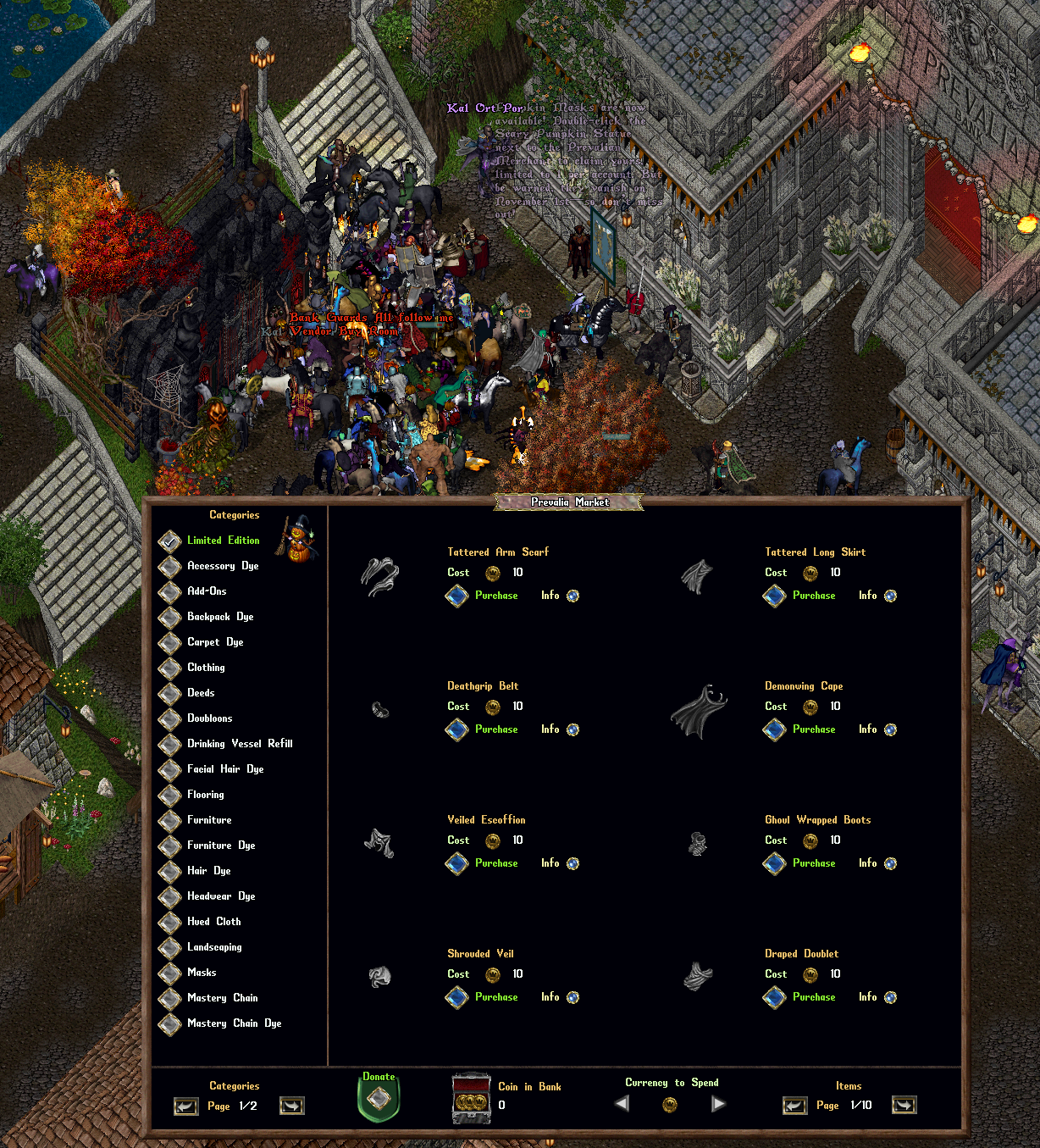The width and height of the screenshot is (1040, 1148).
Task: Go to next categories page
Action: 291,1106
